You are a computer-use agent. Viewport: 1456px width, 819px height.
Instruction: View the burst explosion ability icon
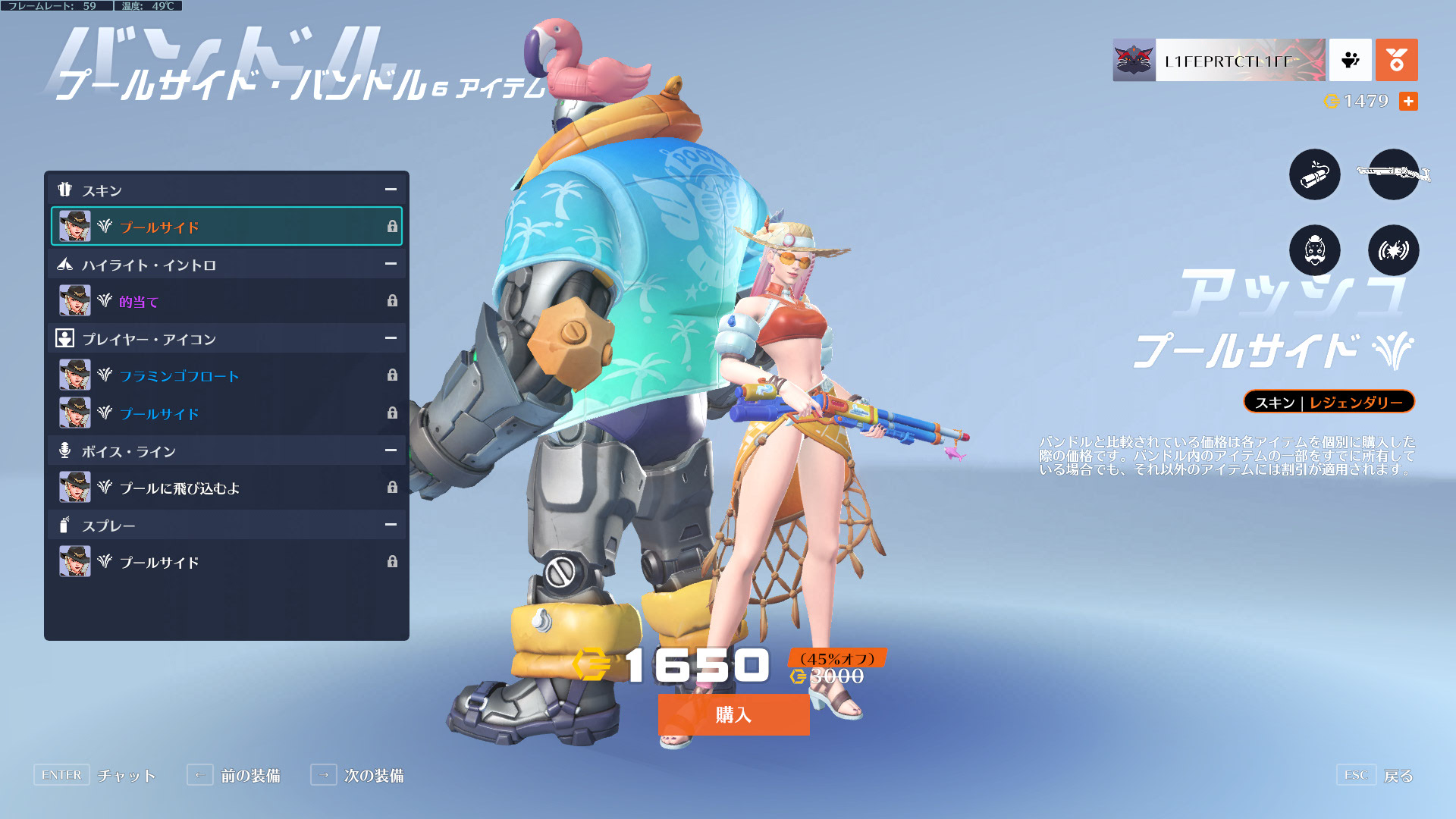pyautogui.click(x=1393, y=250)
